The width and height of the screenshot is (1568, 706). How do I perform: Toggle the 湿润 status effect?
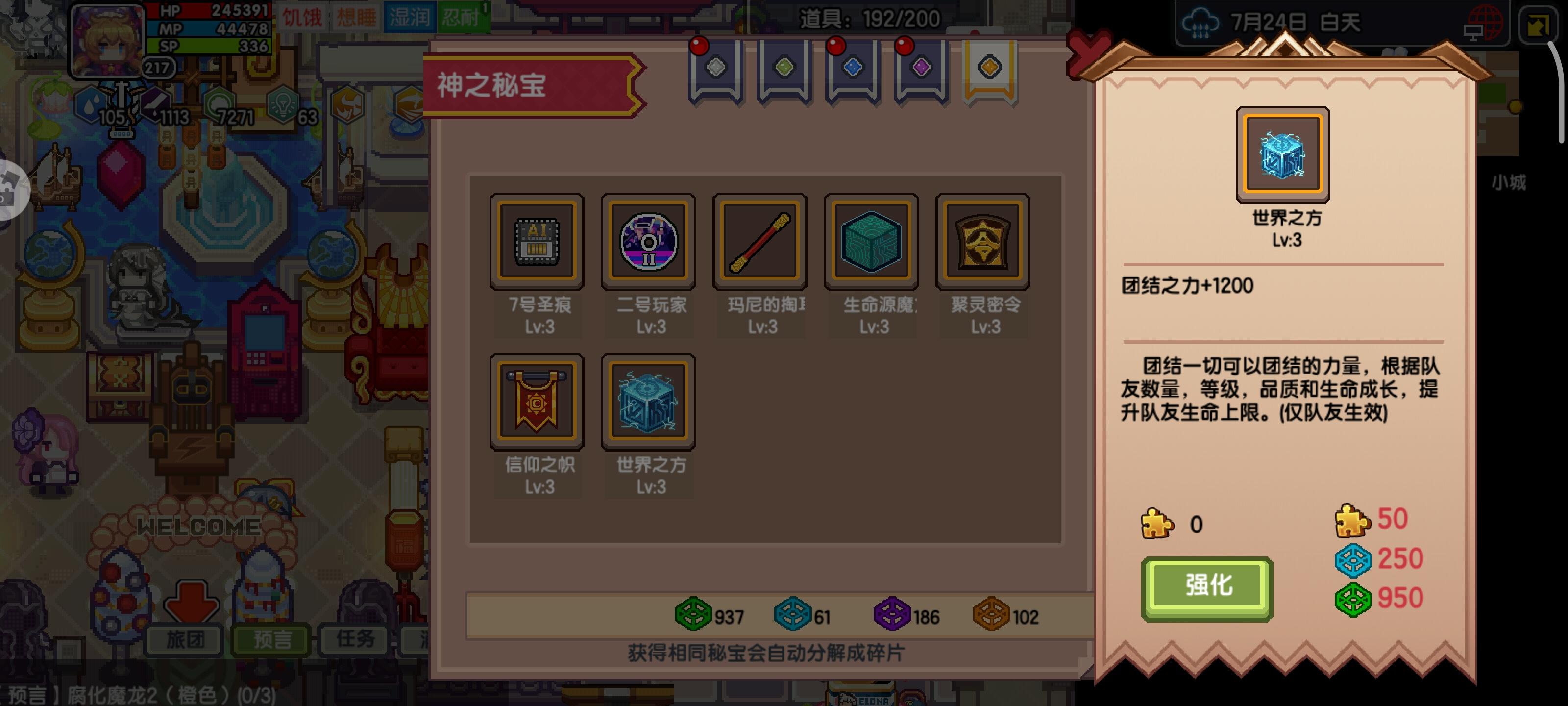410,17
